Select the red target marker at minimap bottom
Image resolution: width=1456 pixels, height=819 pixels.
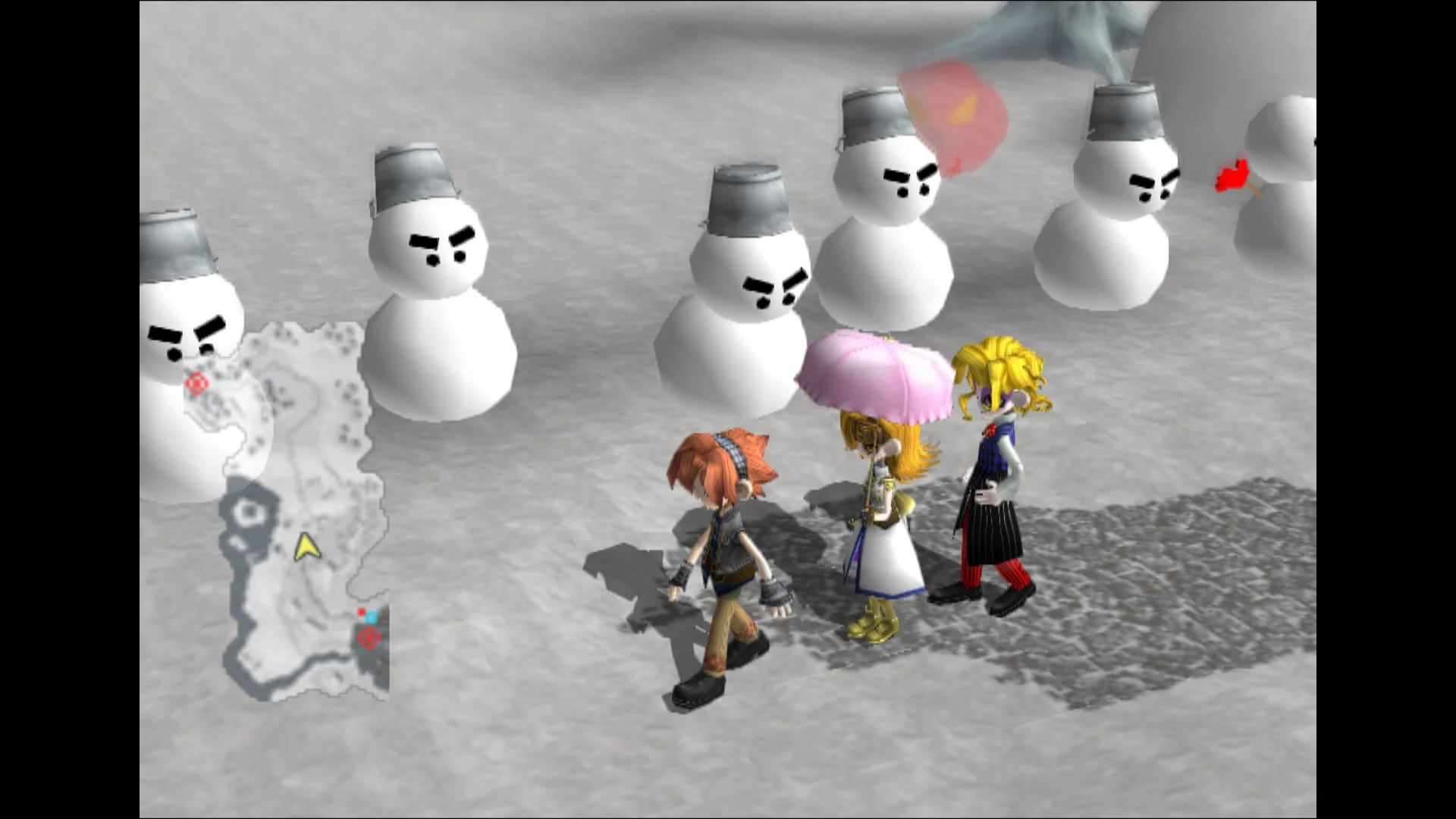coord(370,638)
